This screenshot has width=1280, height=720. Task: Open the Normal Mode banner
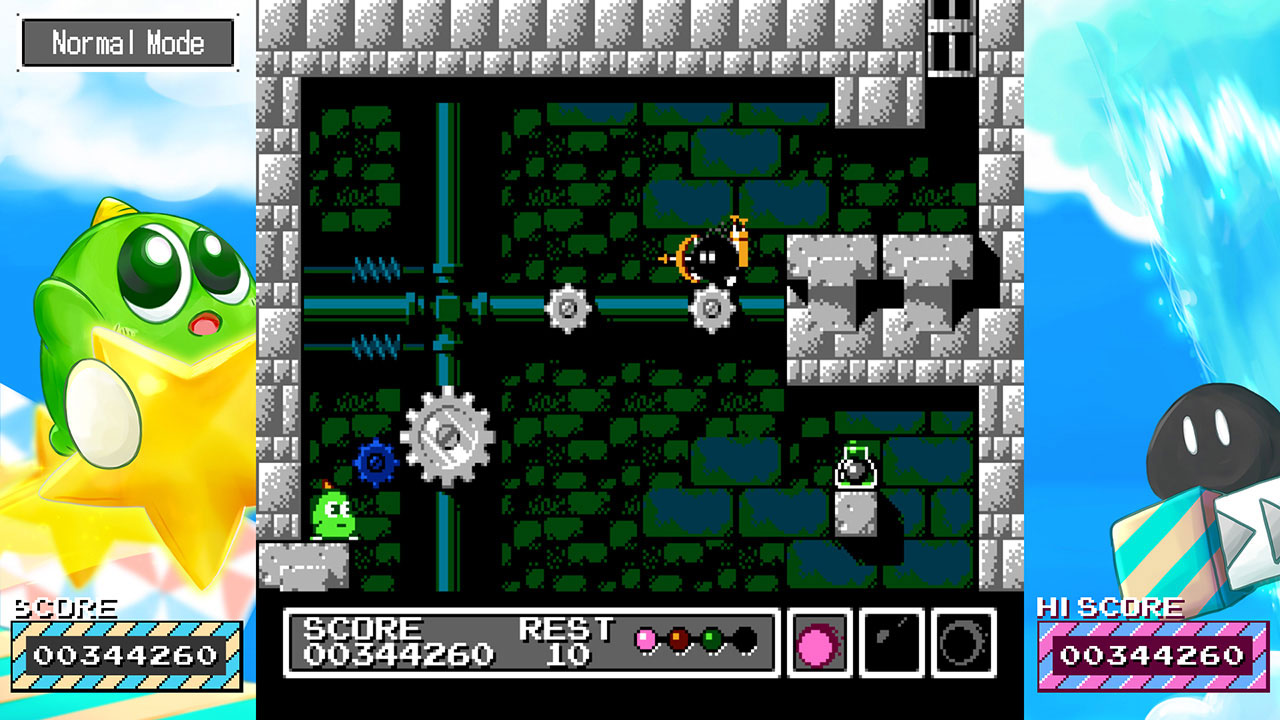pyautogui.click(x=125, y=42)
